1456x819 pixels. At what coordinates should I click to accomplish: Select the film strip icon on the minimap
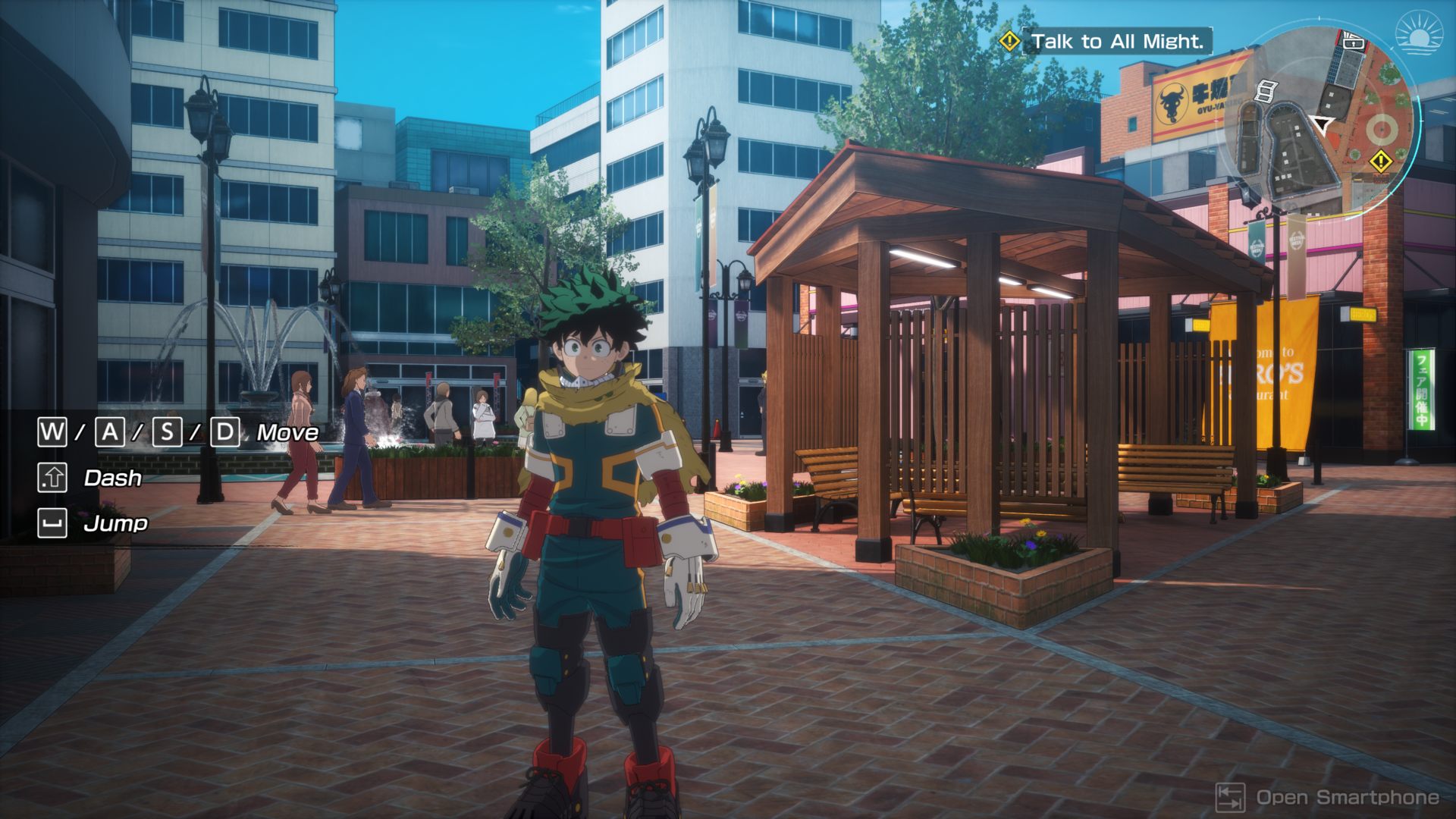pyautogui.click(x=1265, y=91)
